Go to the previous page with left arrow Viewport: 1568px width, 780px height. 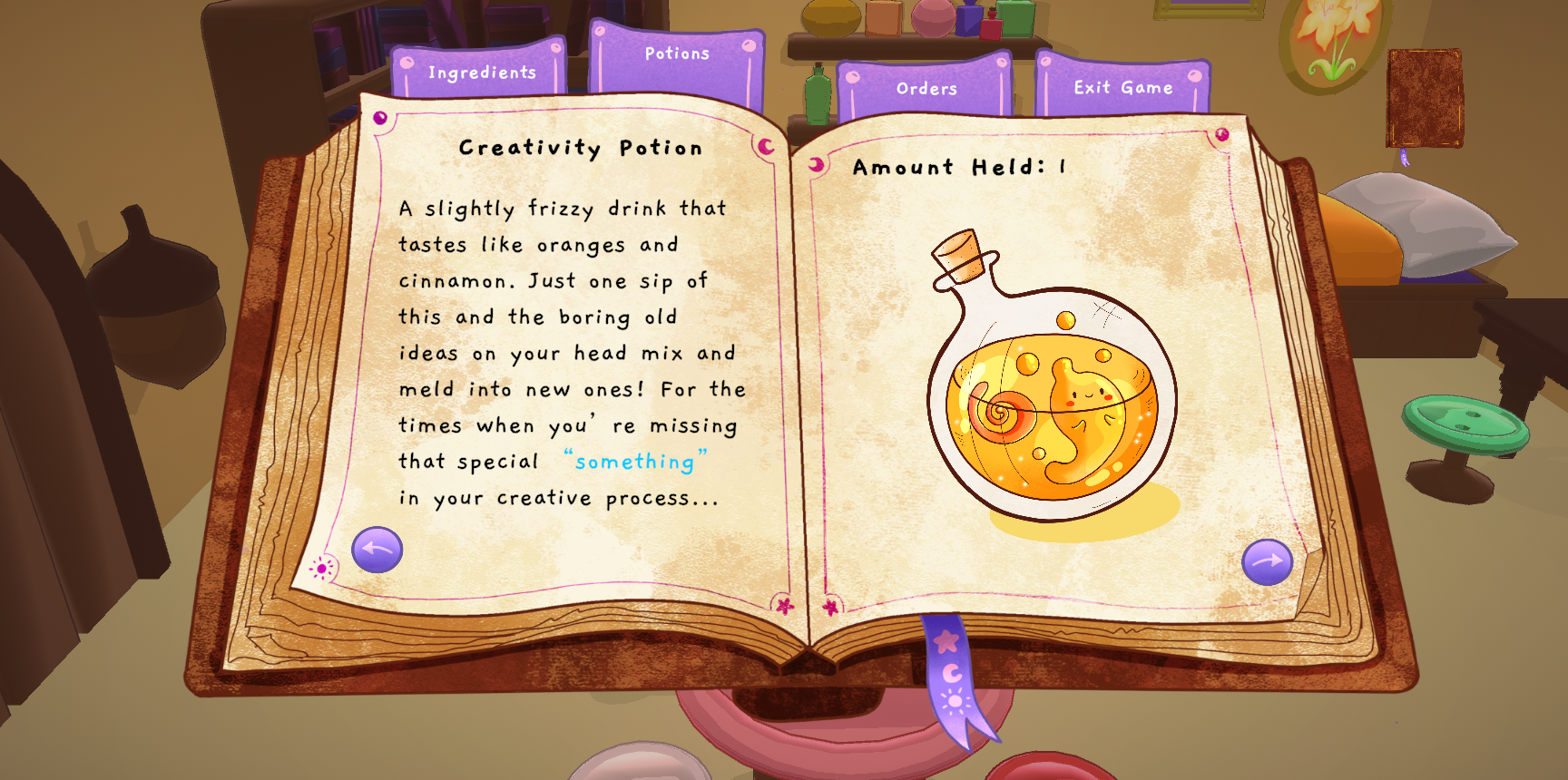click(x=377, y=550)
